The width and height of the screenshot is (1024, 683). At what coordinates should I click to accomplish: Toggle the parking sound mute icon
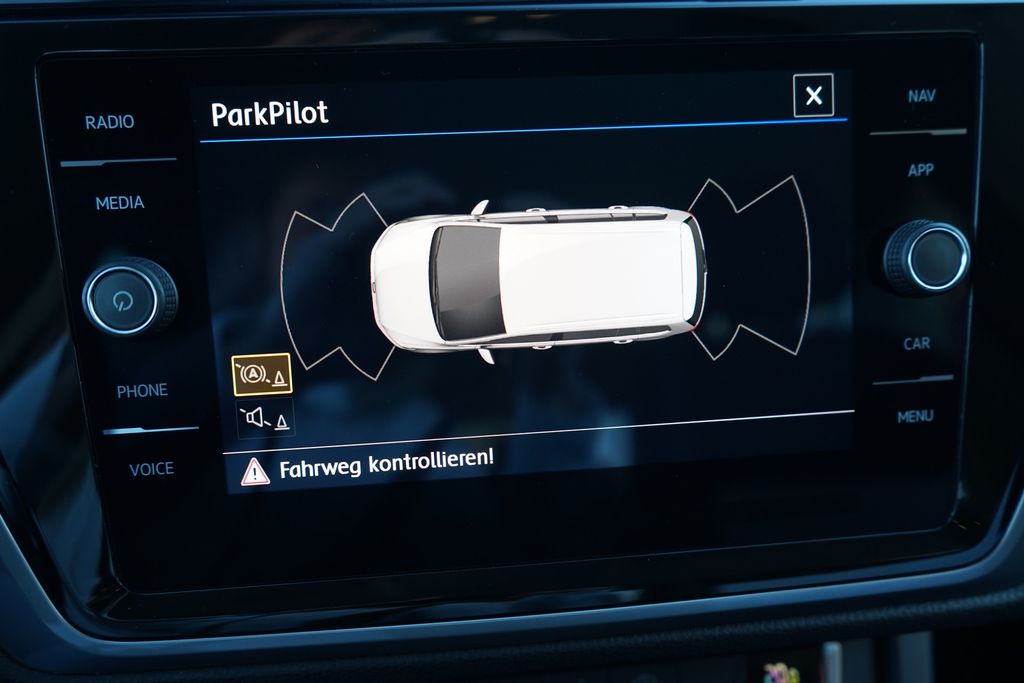point(265,419)
